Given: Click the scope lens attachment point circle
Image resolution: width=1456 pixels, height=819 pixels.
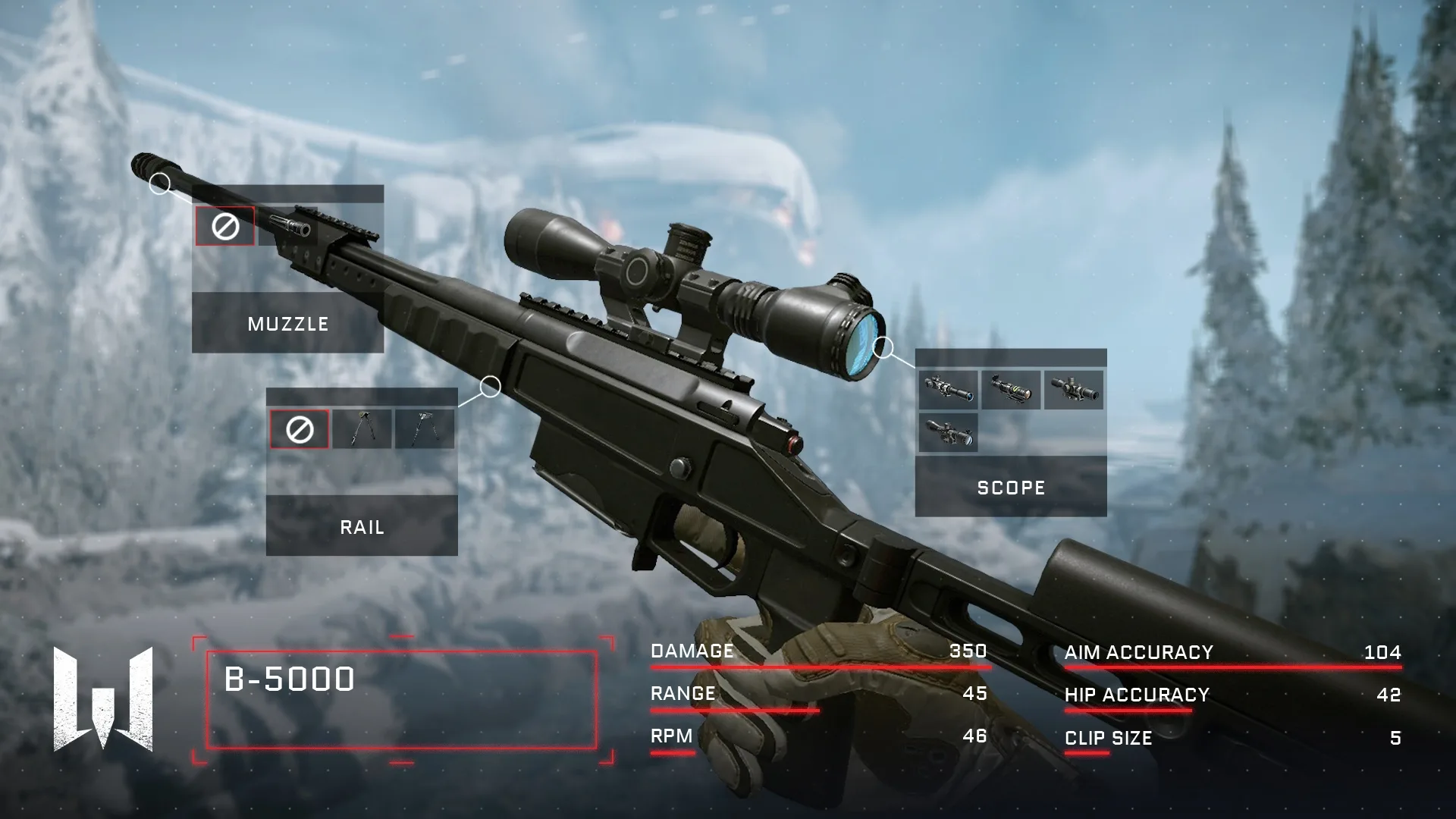Looking at the screenshot, I should point(883,348).
